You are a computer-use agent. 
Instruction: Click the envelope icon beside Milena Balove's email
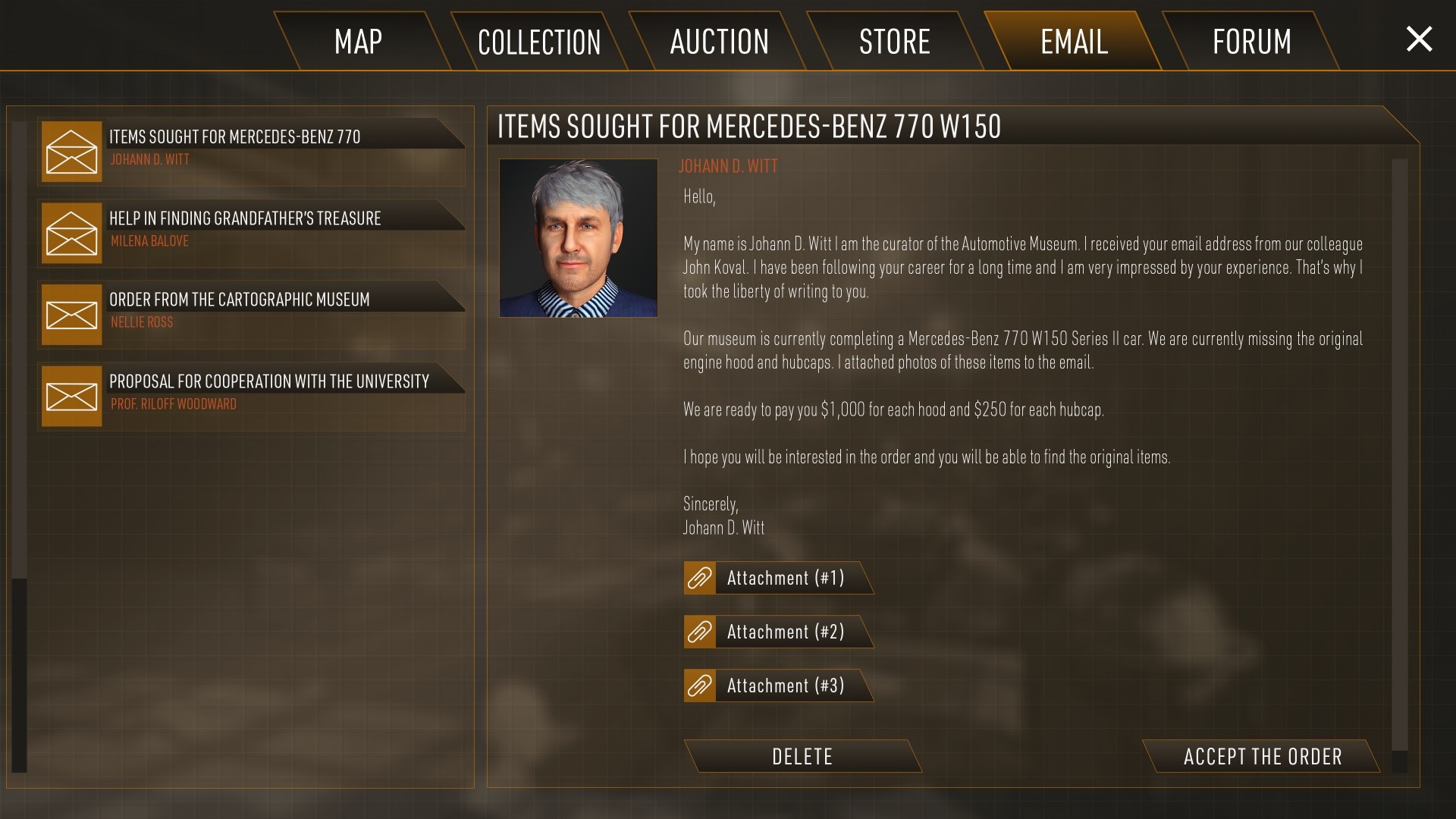(72, 233)
